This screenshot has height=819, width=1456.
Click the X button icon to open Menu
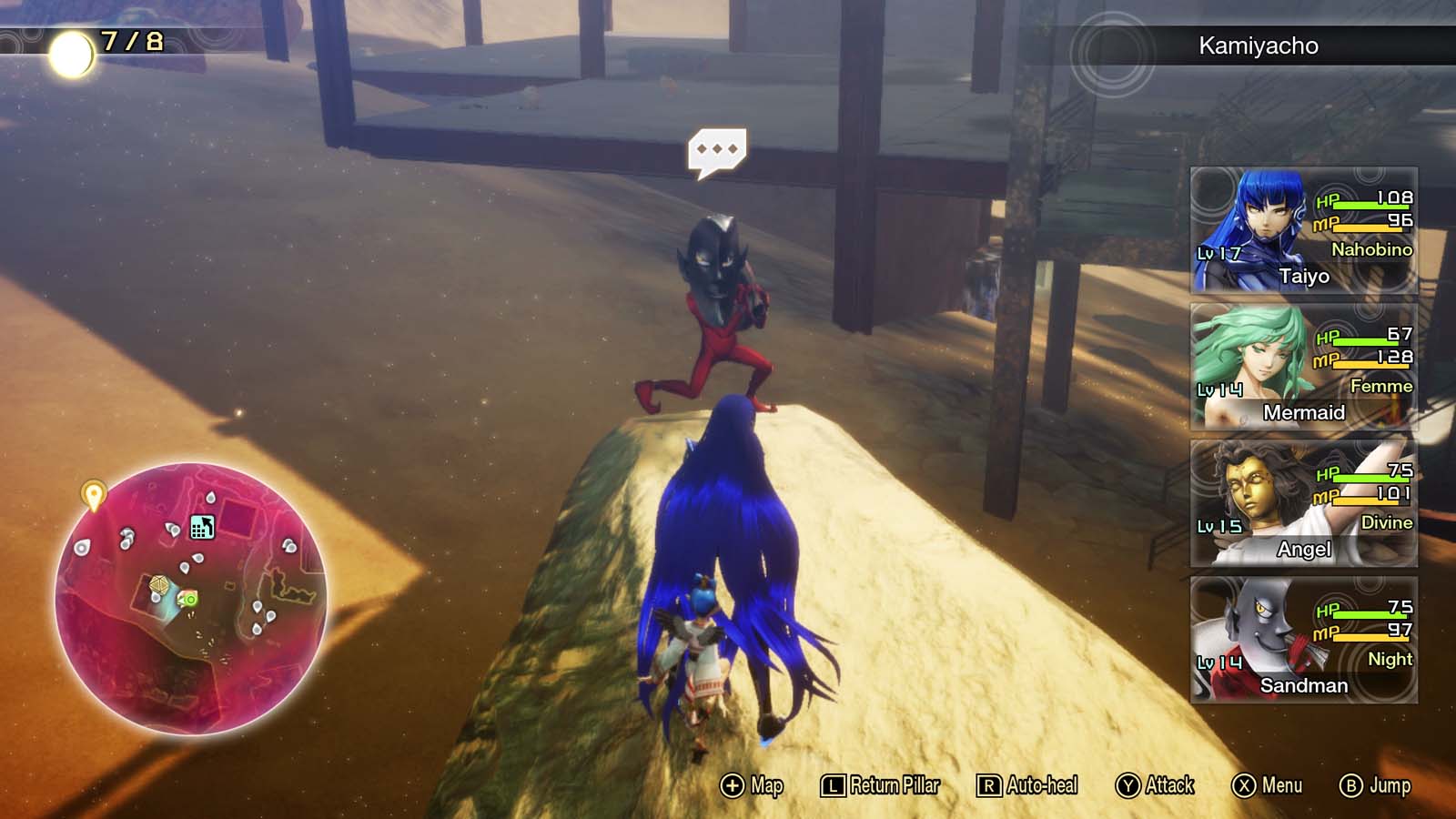(x=1245, y=784)
